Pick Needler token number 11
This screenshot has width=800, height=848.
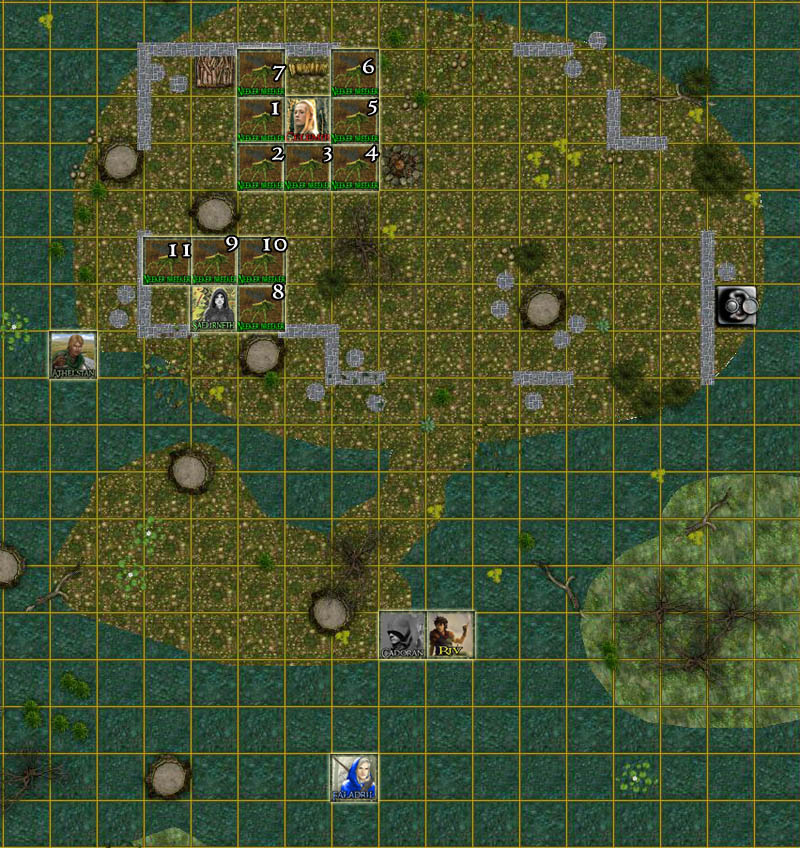click(x=166, y=261)
